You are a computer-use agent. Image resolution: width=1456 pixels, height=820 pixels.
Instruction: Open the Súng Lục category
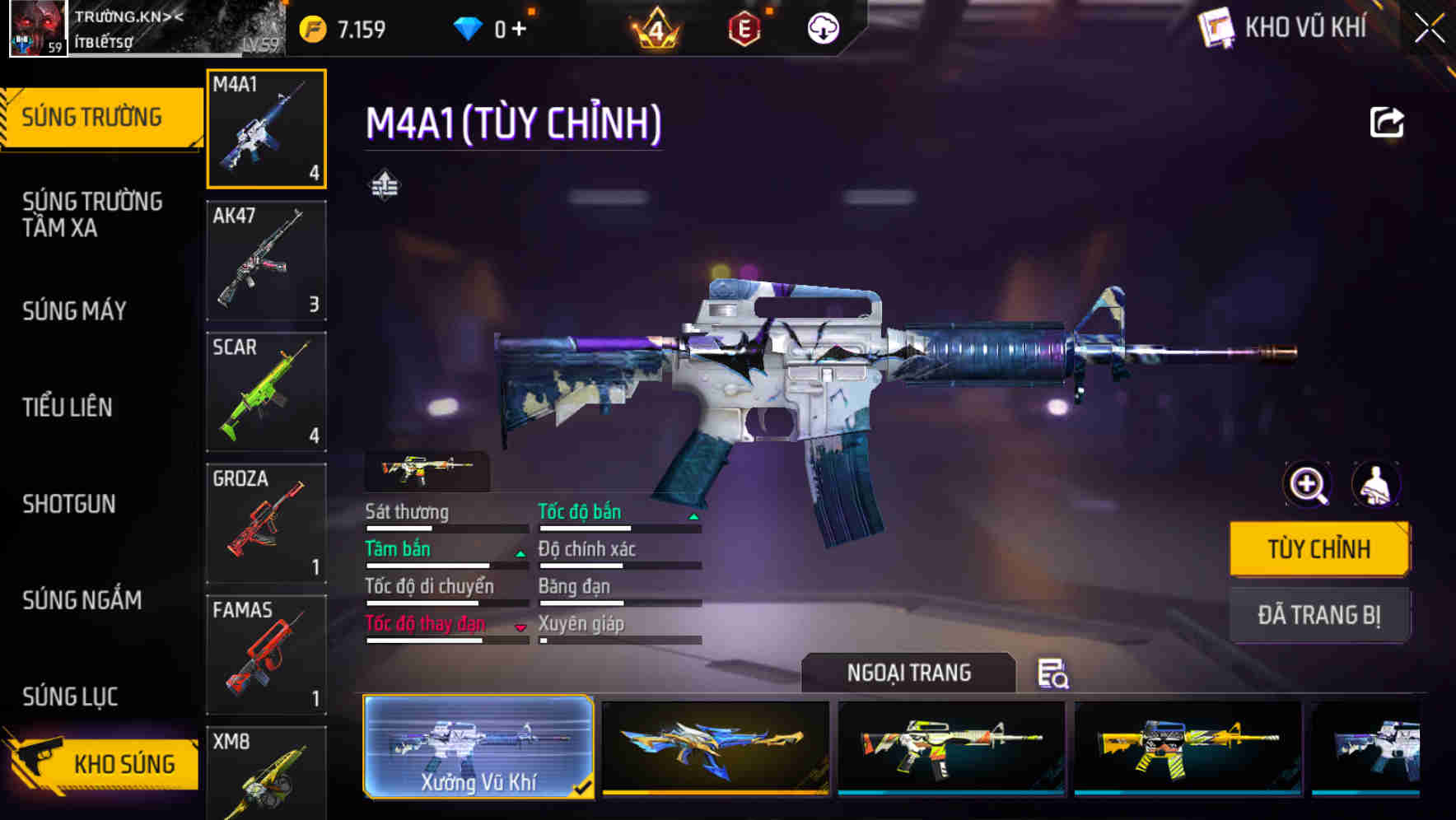pos(72,697)
